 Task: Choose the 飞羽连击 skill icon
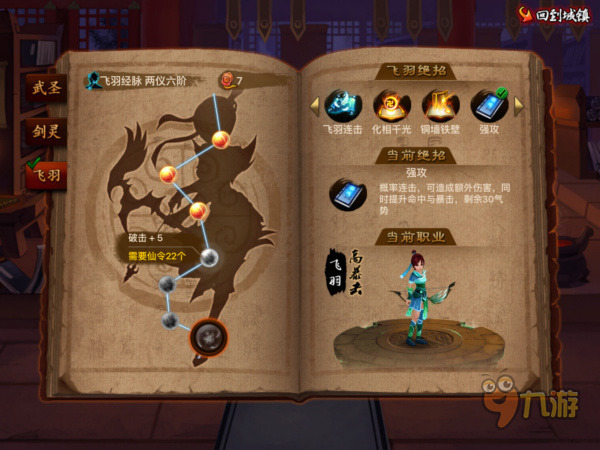(x=342, y=105)
